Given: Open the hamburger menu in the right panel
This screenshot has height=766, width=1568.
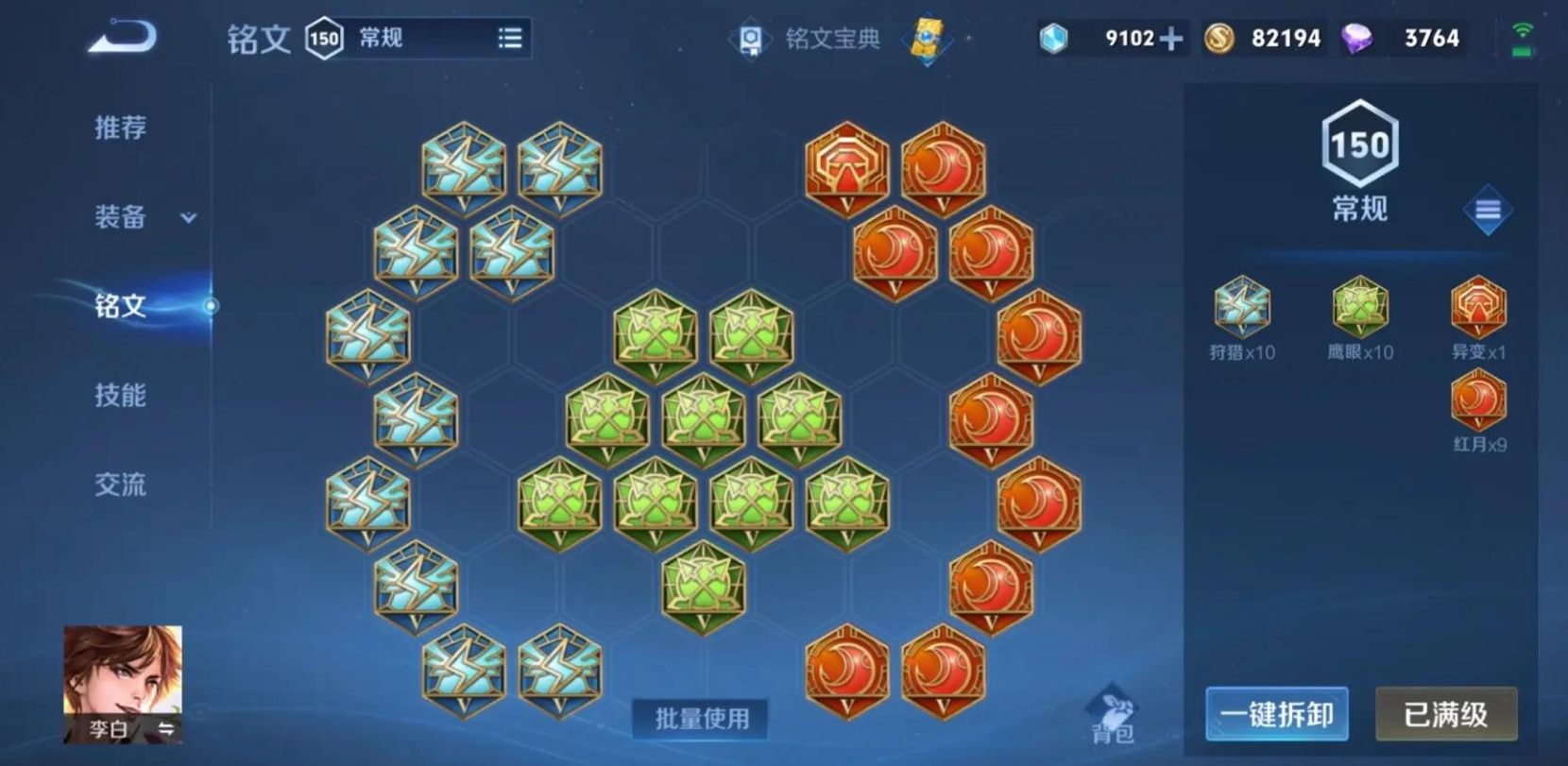Looking at the screenshot, I should point(1488,210).
